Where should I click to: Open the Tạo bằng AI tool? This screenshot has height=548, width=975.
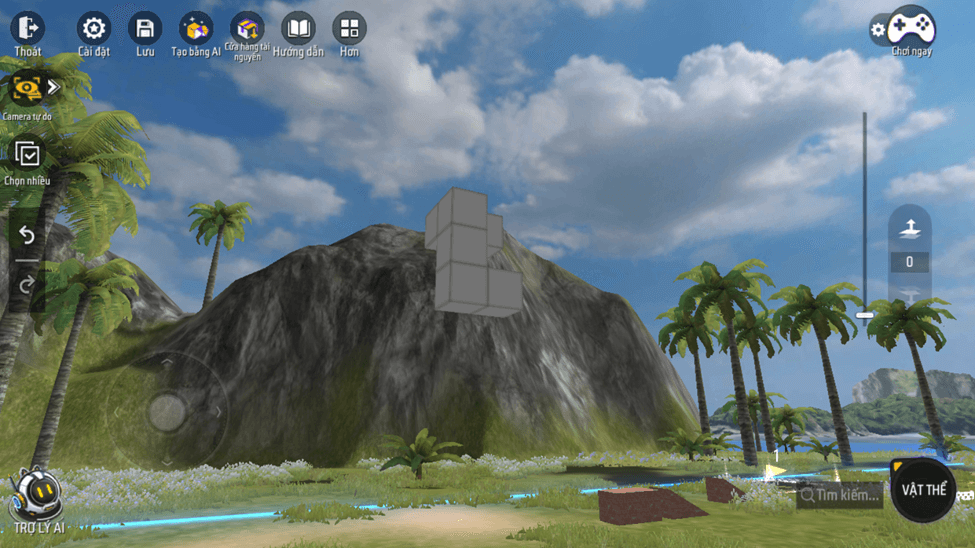pos(196,29)
